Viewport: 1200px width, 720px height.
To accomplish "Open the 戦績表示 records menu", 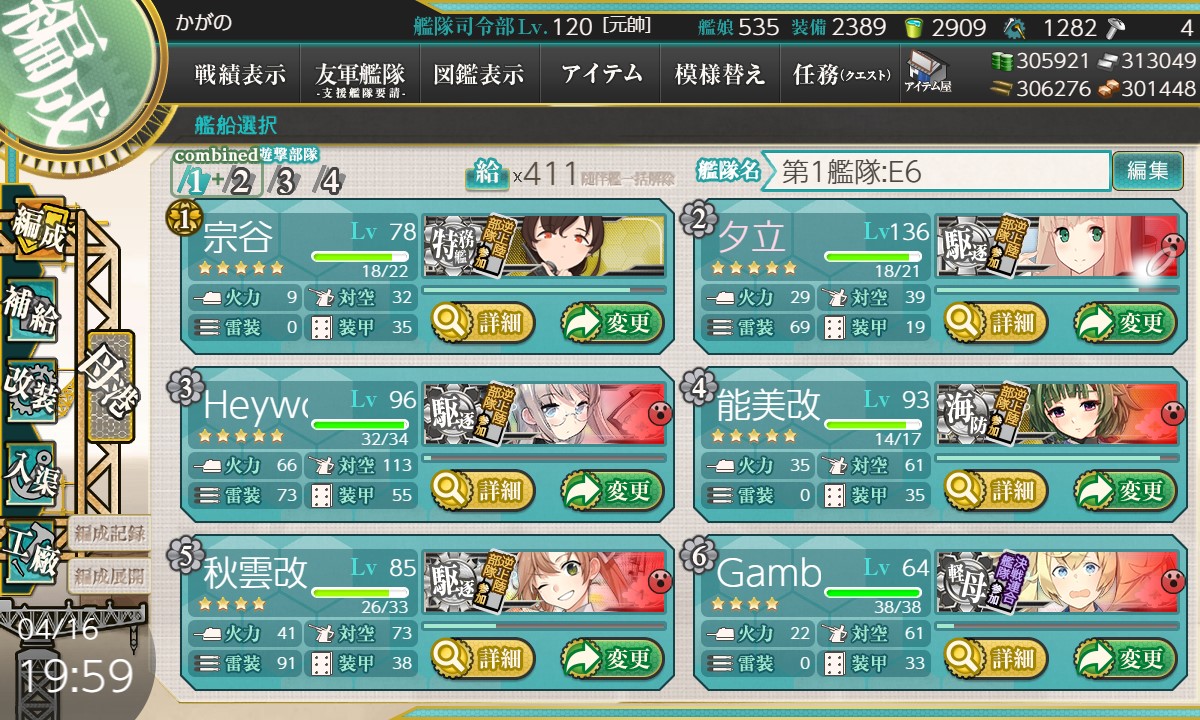I will [240, 75].
